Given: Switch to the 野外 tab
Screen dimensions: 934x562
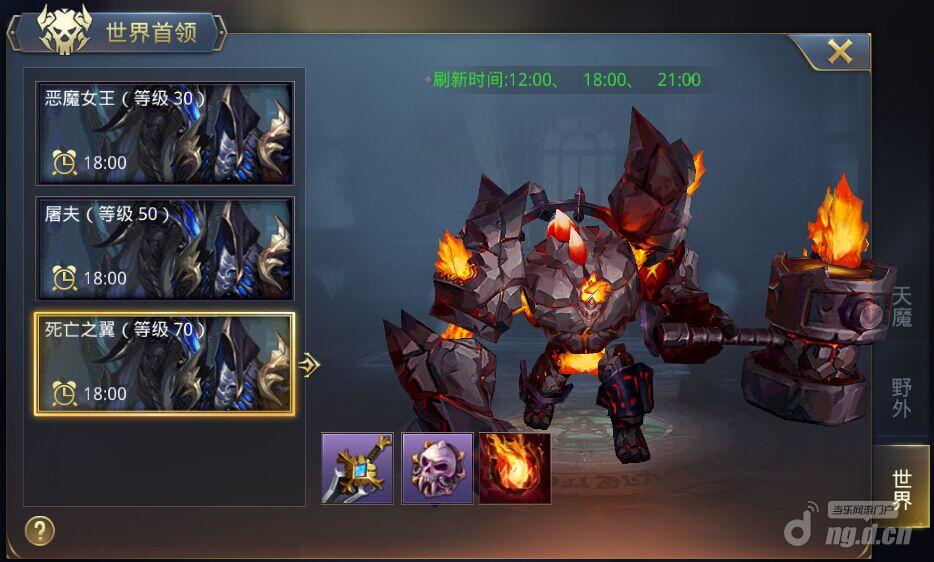Looking at the screenshot, I should 901,397.
